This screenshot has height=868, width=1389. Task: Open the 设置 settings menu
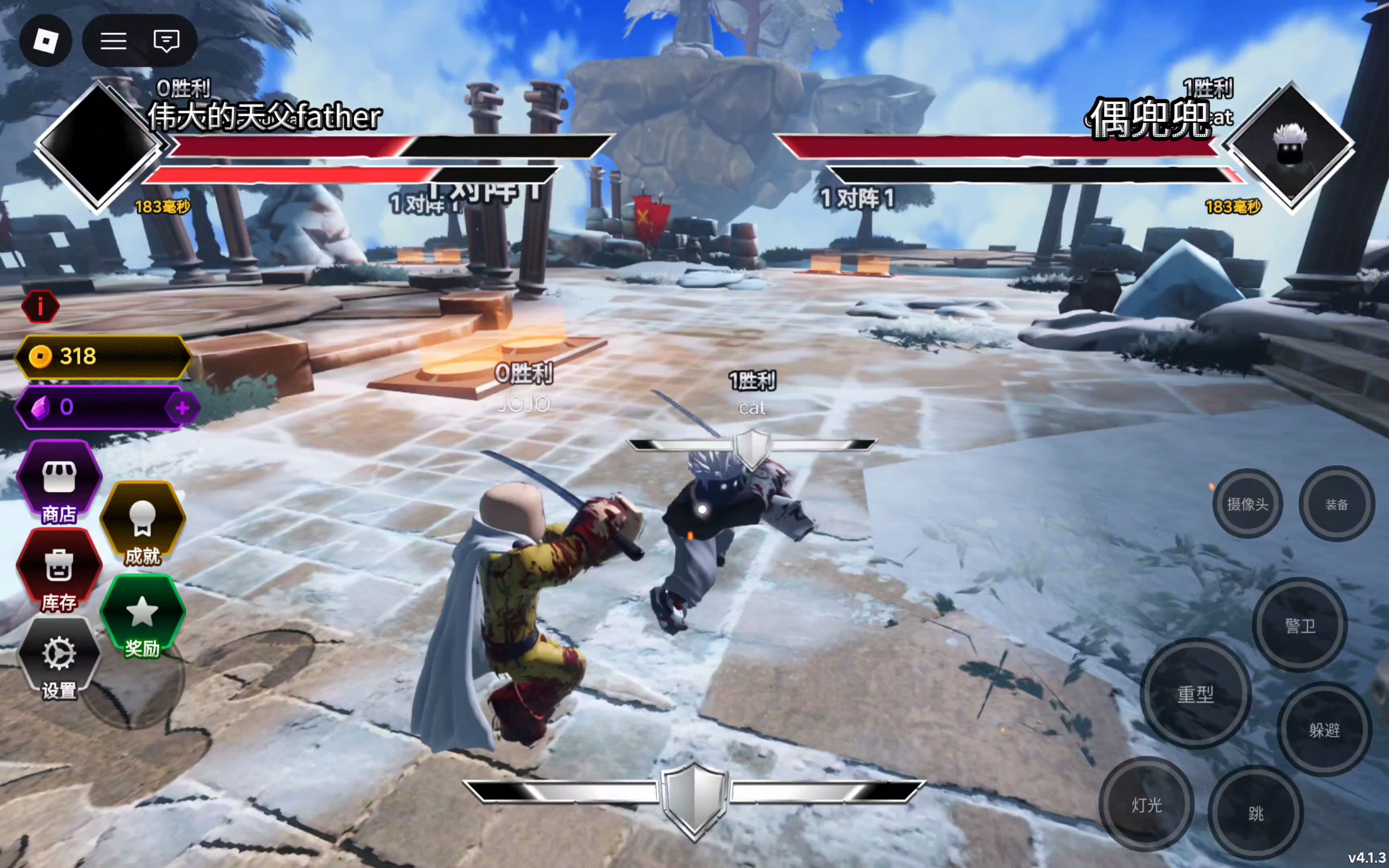59,660
